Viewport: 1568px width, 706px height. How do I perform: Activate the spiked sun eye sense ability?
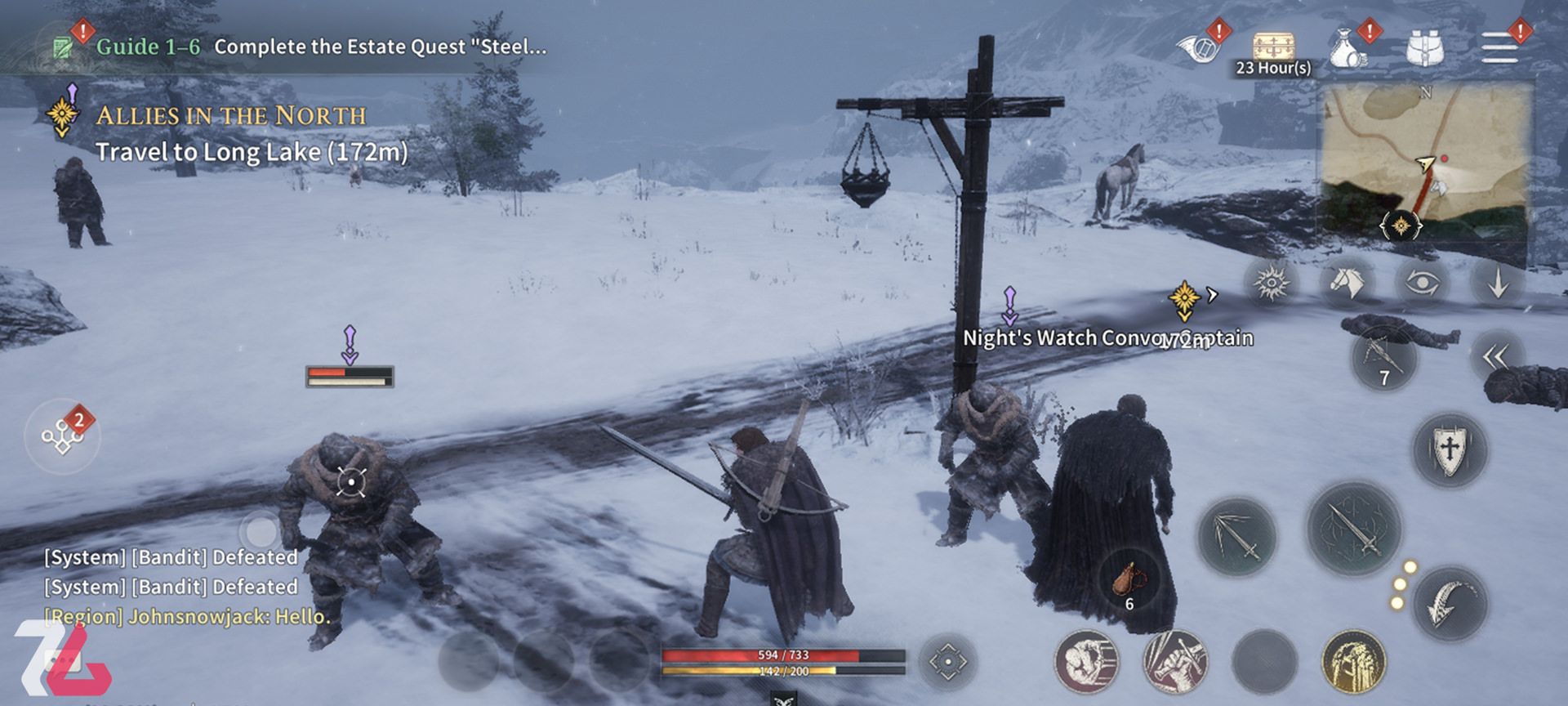click(x=1272, y=284)
